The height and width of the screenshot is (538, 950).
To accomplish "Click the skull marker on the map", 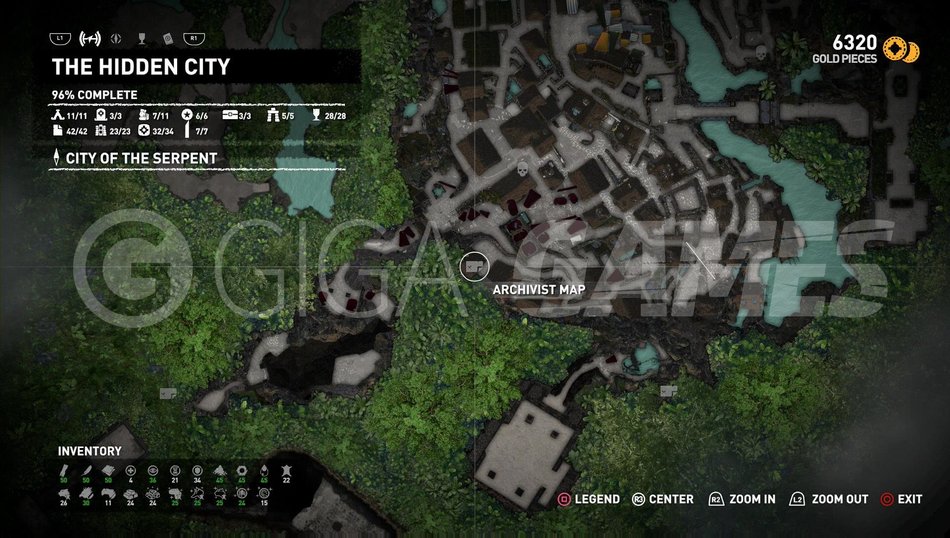I will (521, 171).
